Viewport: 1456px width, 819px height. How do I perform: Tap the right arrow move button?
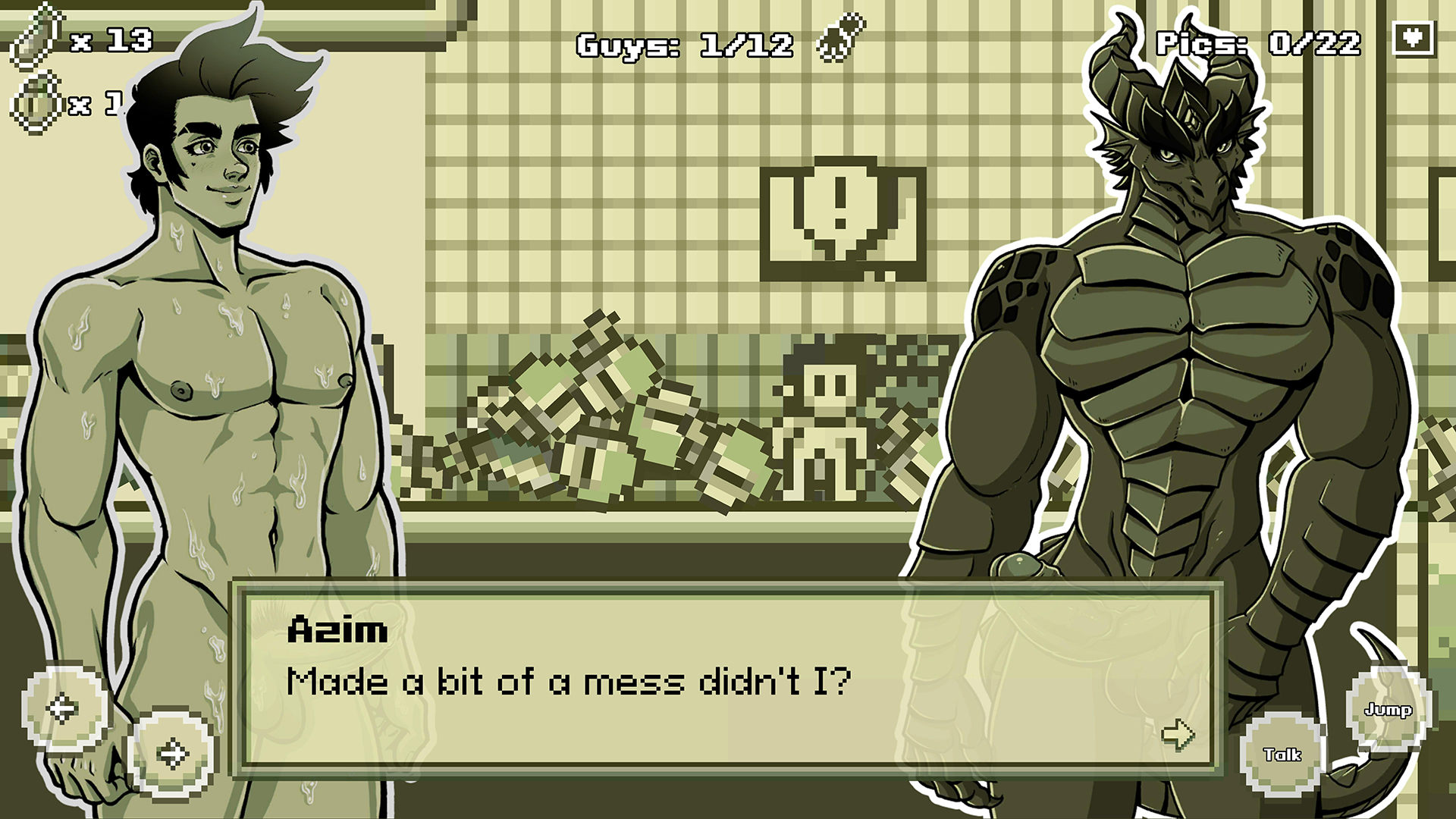click(171, 753)
